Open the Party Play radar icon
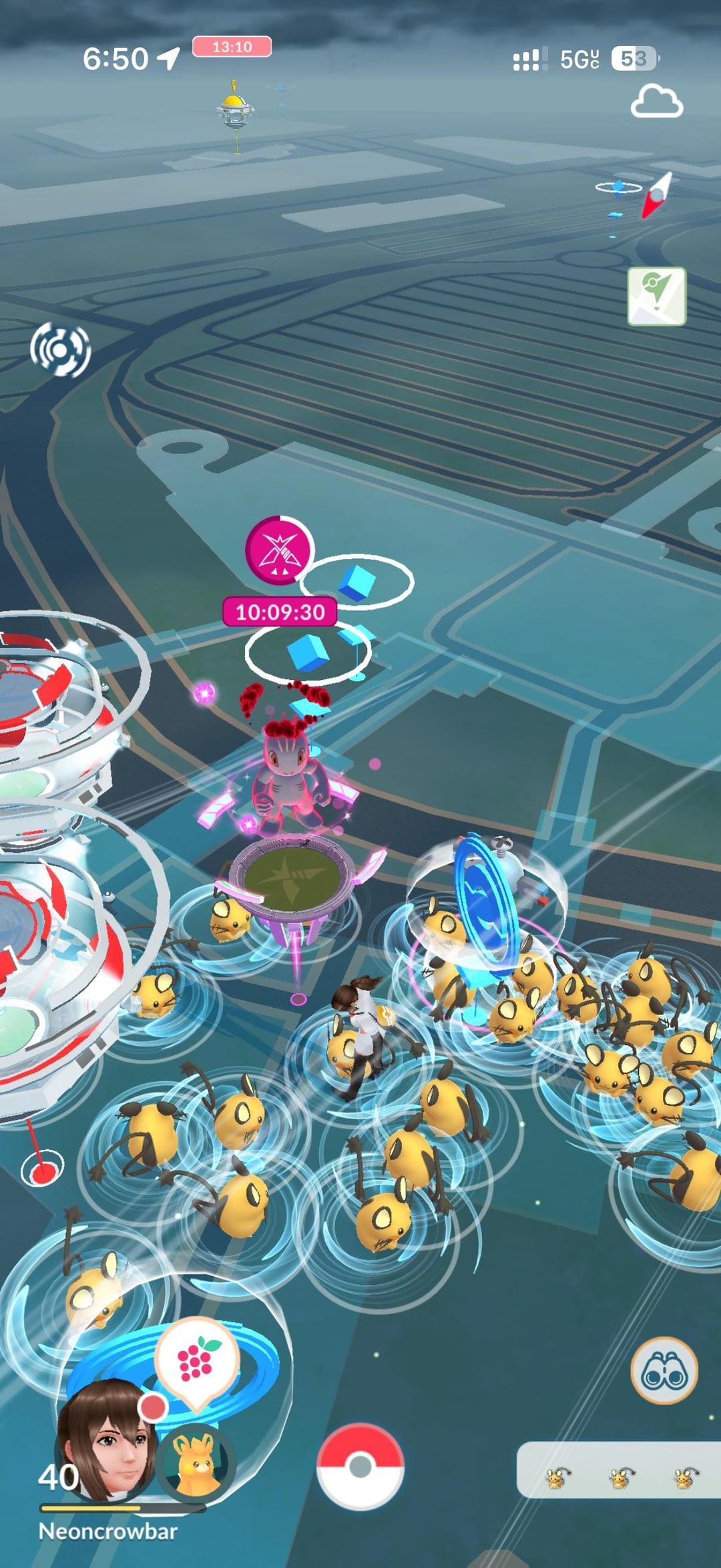The image size is (721, 1568). [x=60, y=349]
